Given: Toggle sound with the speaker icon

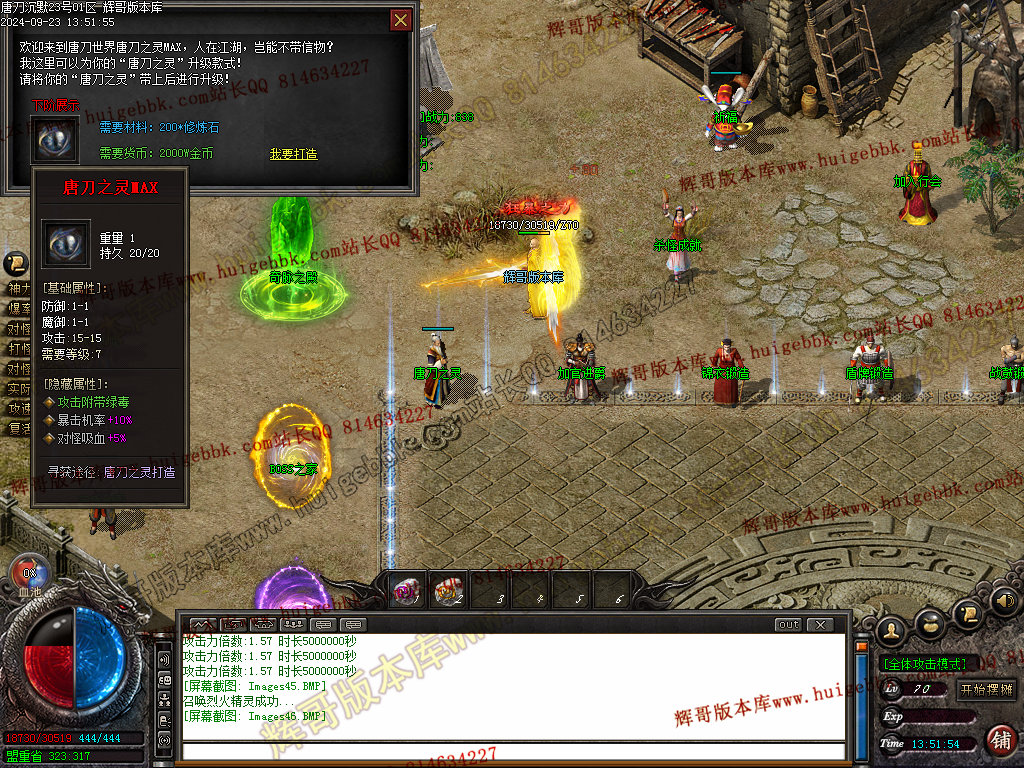Looking at the screenshot, I should coord(1003,602).
